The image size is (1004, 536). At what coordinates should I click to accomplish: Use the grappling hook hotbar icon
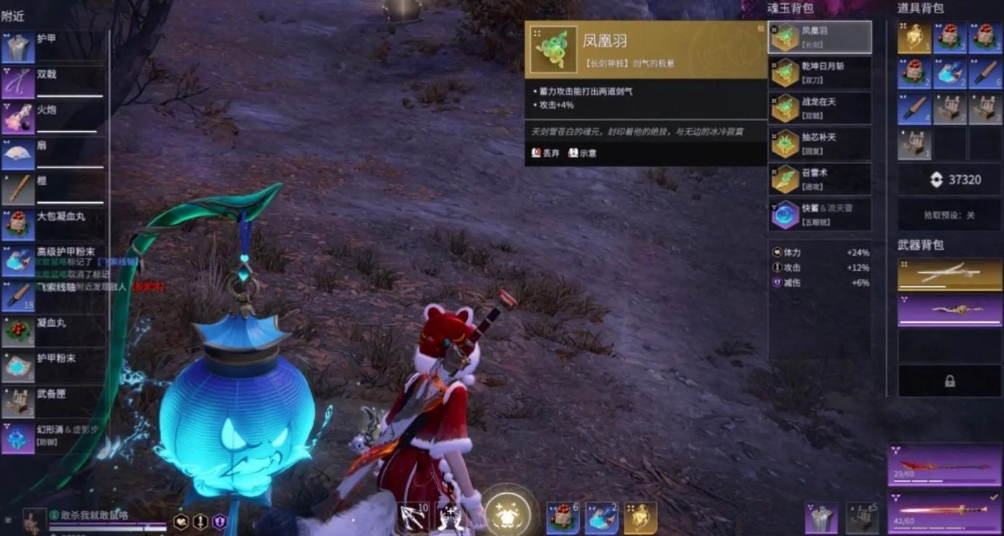(412, 517)
